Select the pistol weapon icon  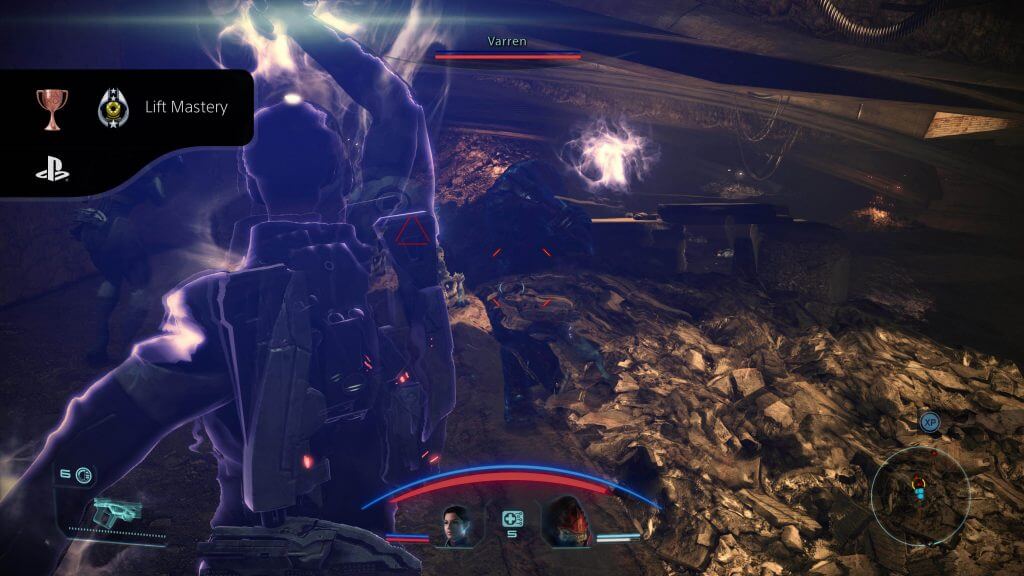click(117, 513)
